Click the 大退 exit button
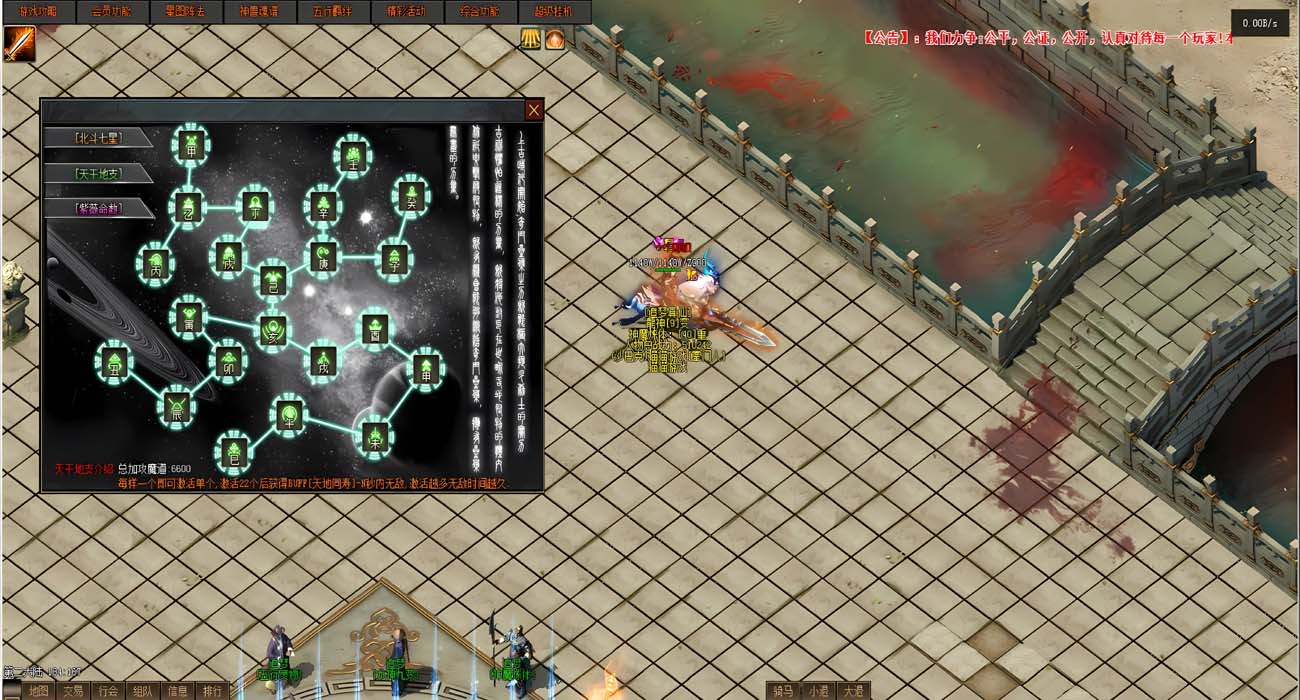This screenshot has width=1300, height=700. 853,691
